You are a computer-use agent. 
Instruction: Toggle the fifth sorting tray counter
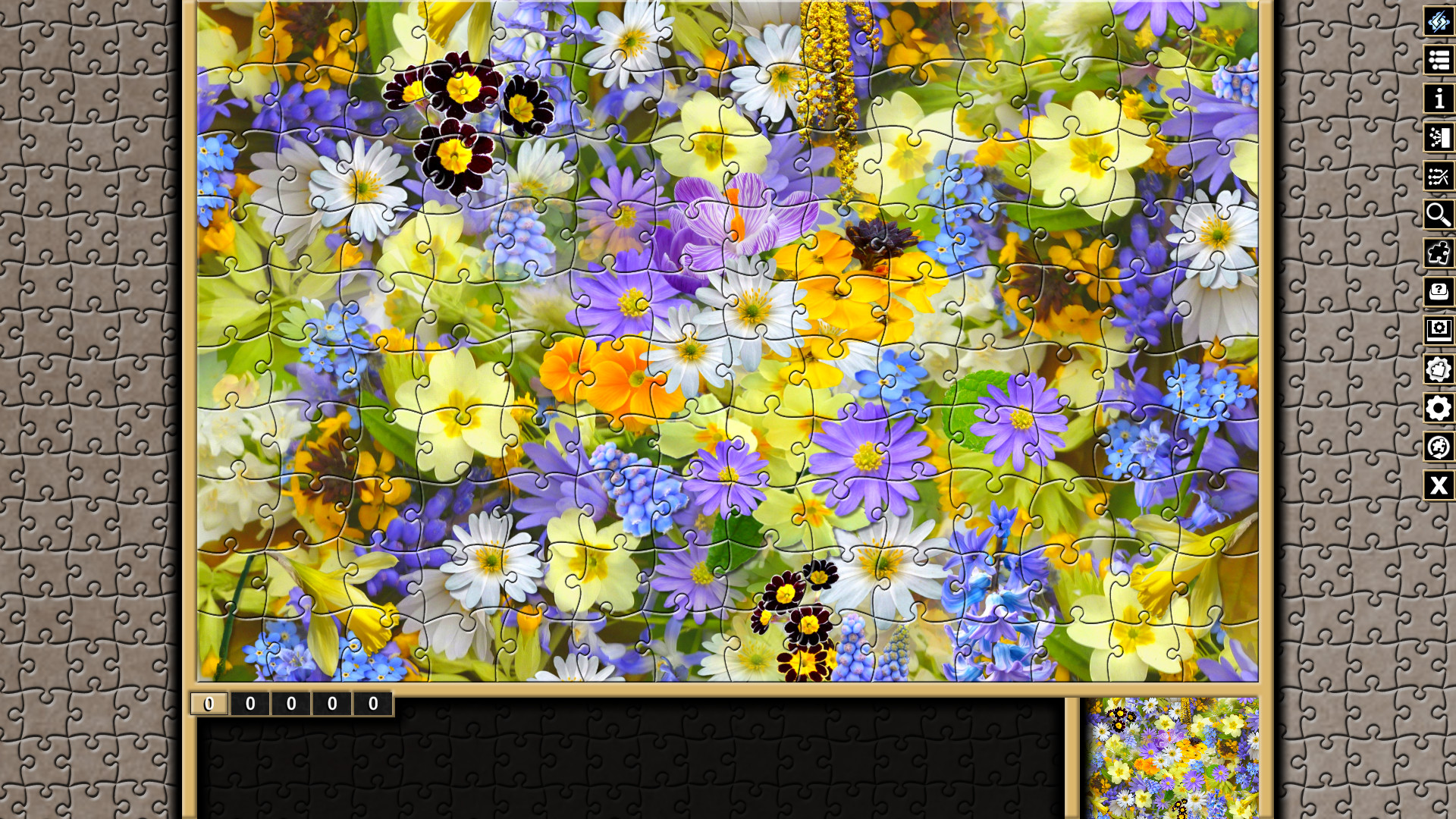point(372,704)
